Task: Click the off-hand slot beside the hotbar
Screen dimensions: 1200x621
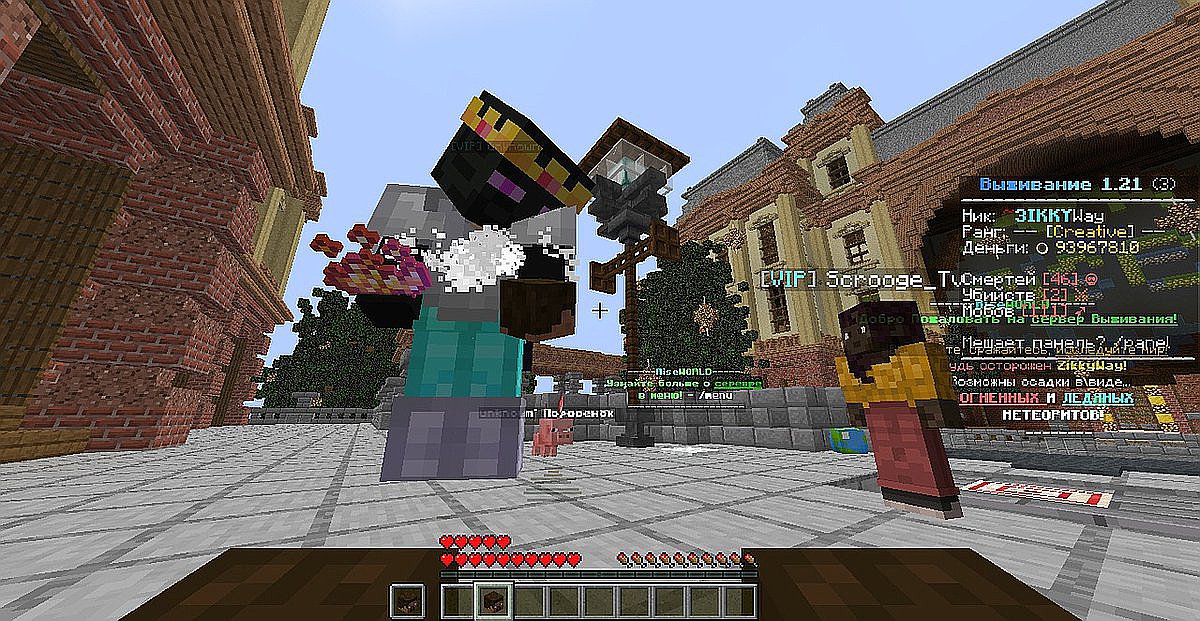Action: (x=407, y=601)
